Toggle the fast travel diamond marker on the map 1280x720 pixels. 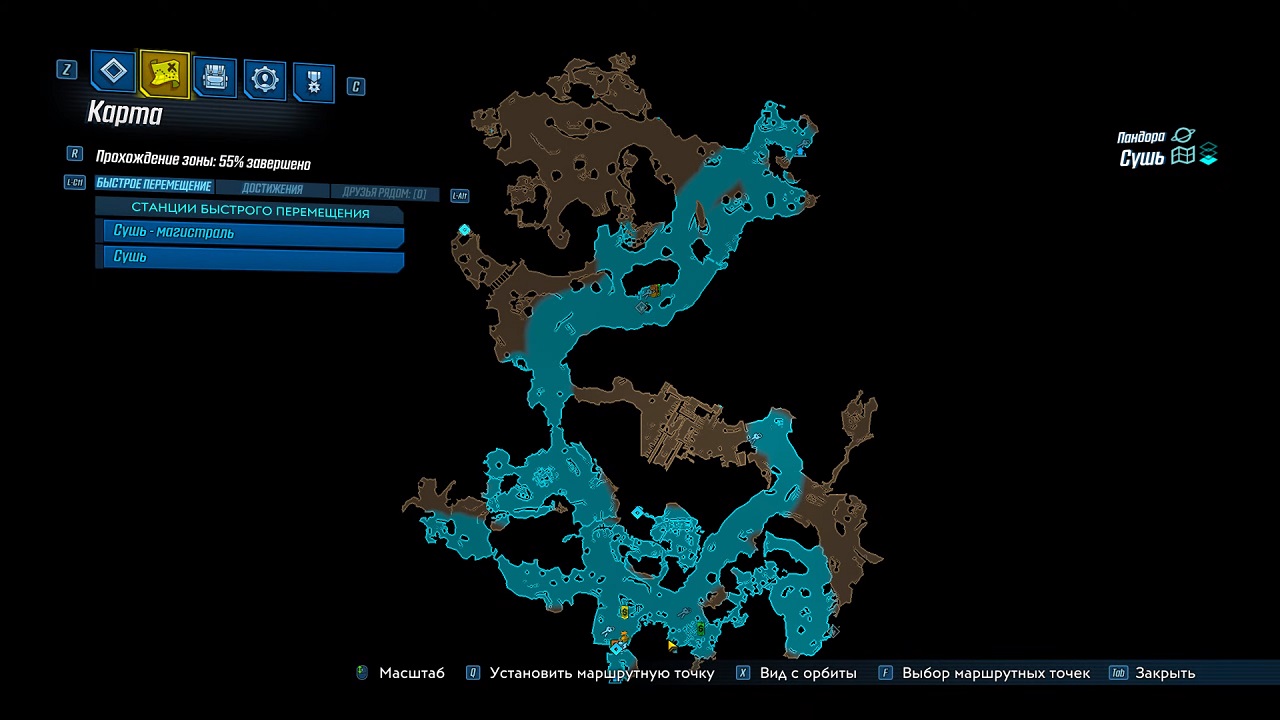[x=464, y=229]
